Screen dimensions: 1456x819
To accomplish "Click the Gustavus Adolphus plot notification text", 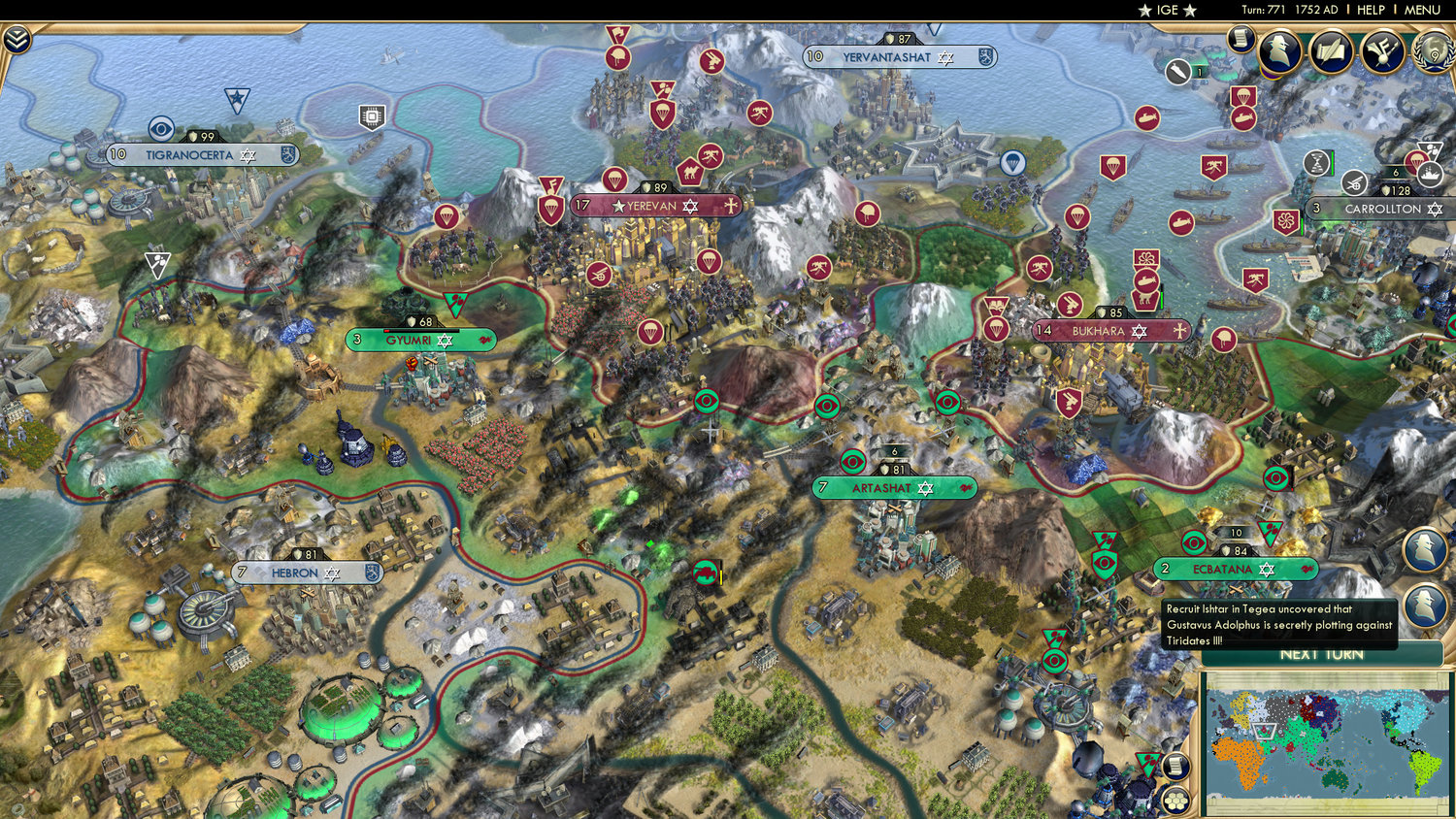I will point(1279,624).
